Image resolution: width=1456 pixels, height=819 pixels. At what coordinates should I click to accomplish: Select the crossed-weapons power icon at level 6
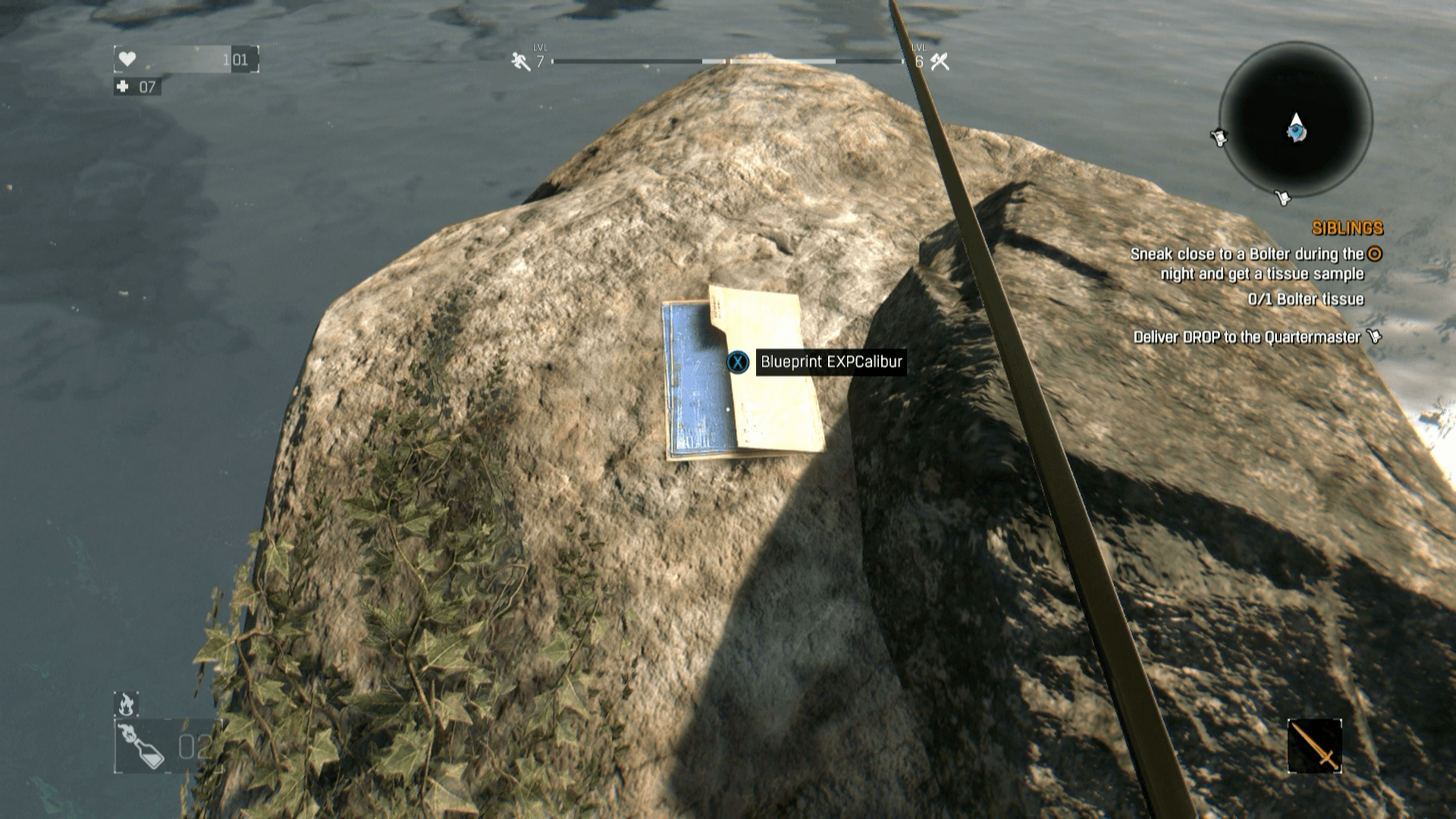(x=940, y=60)
